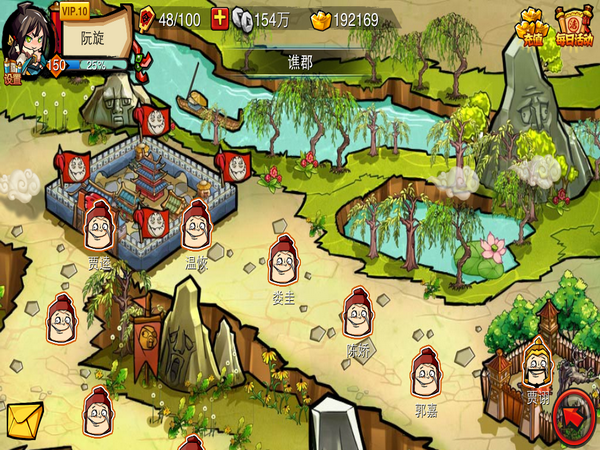The image size is (600, 450).
Task: Attack the 郭嘉 stage node
Action: tap(427, 372)
